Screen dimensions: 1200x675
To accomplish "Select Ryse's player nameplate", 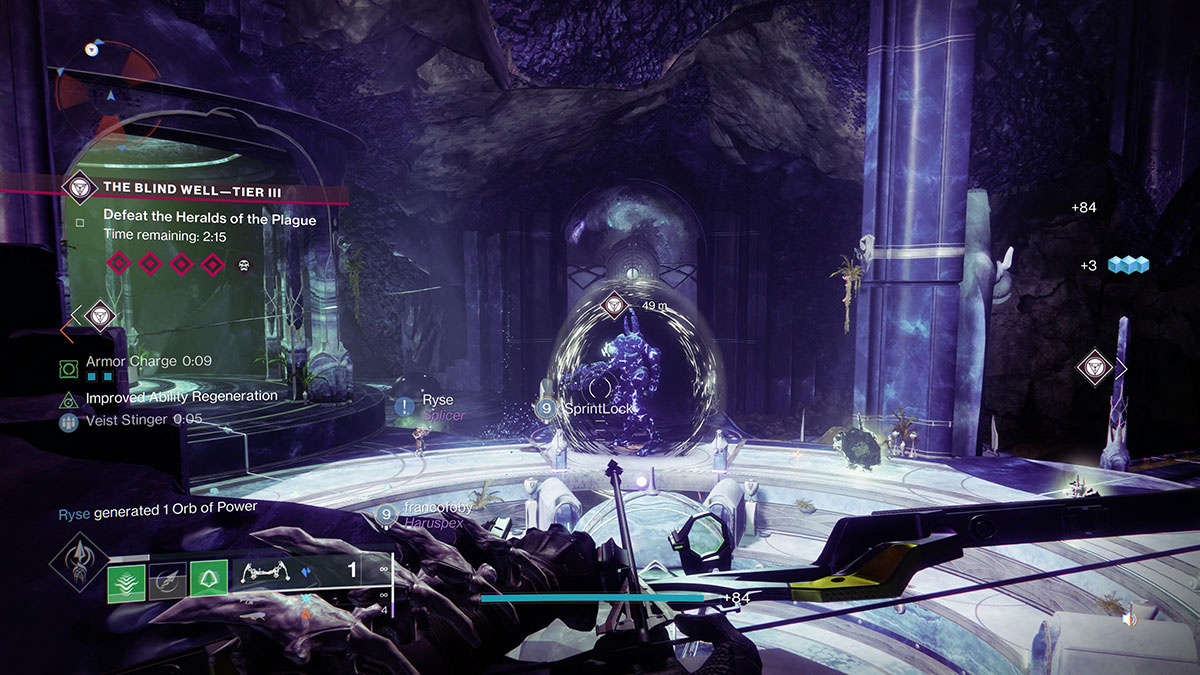I will click(x=436, y=401).
